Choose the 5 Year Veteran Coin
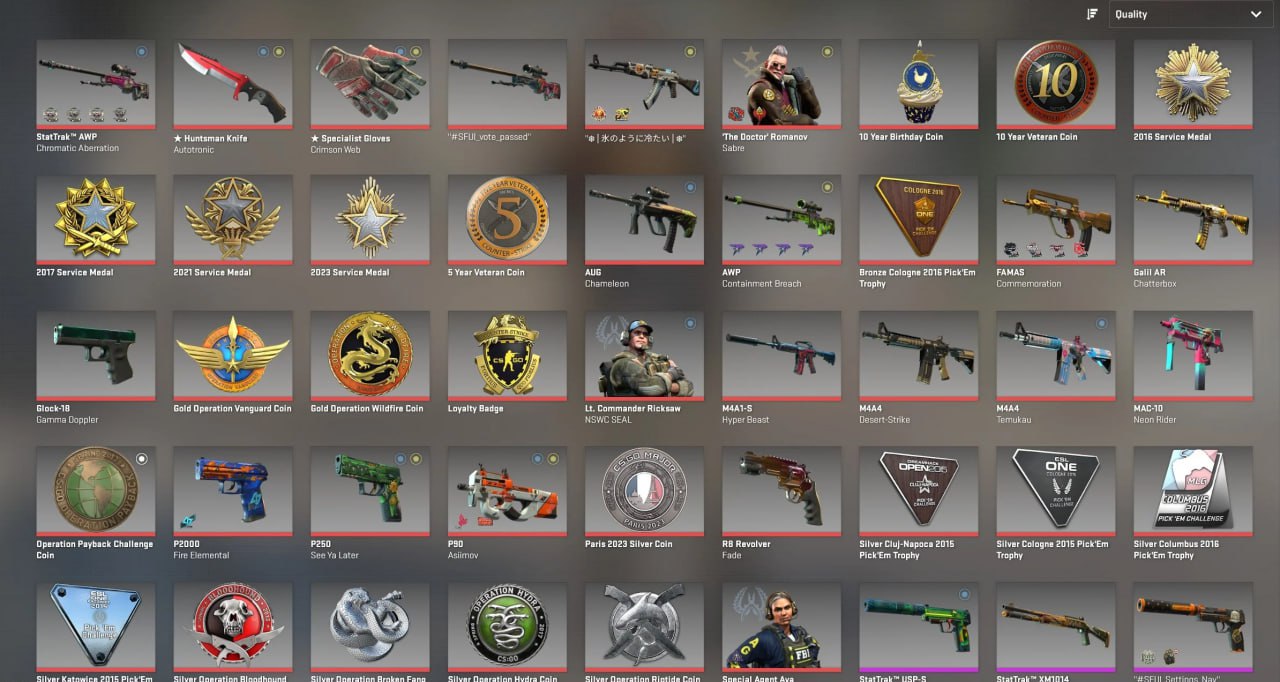Viewport: 1280px width, 682px height. pyautogui.click(x=507, y=219)
